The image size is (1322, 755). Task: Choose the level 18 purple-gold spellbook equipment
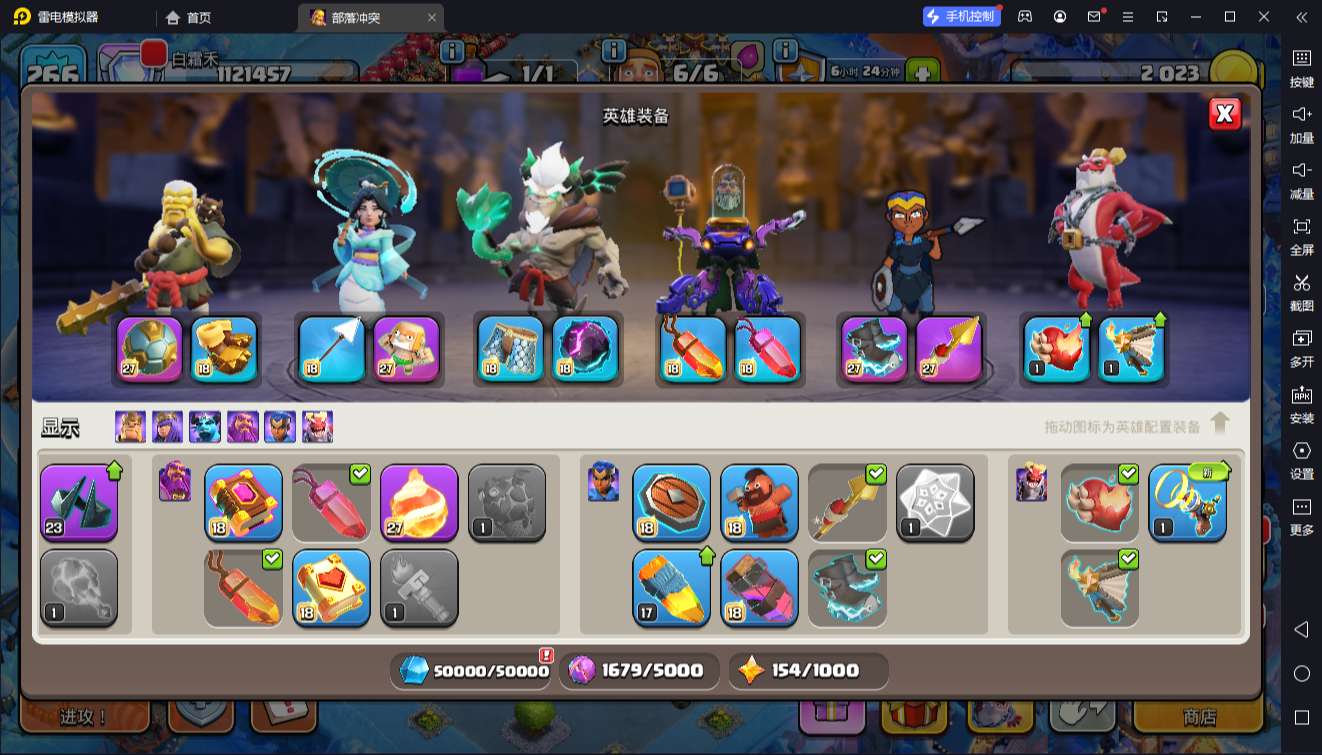click(243, 503)
